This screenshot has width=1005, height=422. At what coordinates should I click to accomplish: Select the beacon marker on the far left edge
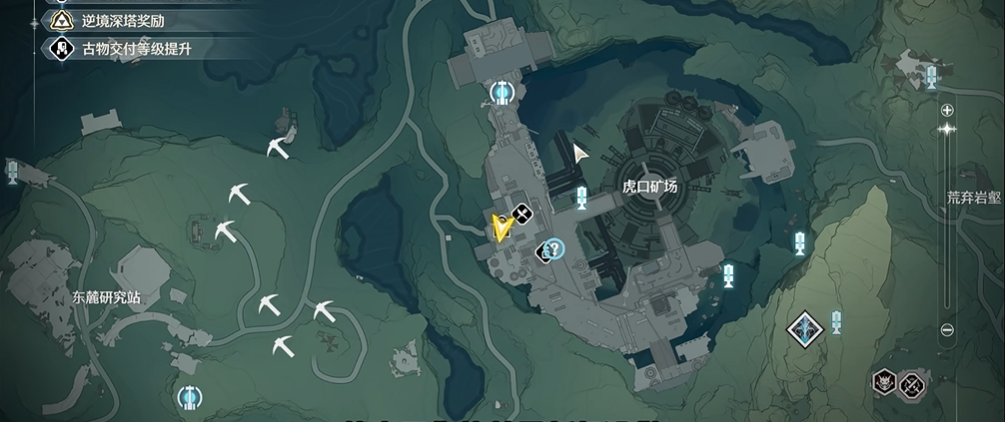point(12,172)
